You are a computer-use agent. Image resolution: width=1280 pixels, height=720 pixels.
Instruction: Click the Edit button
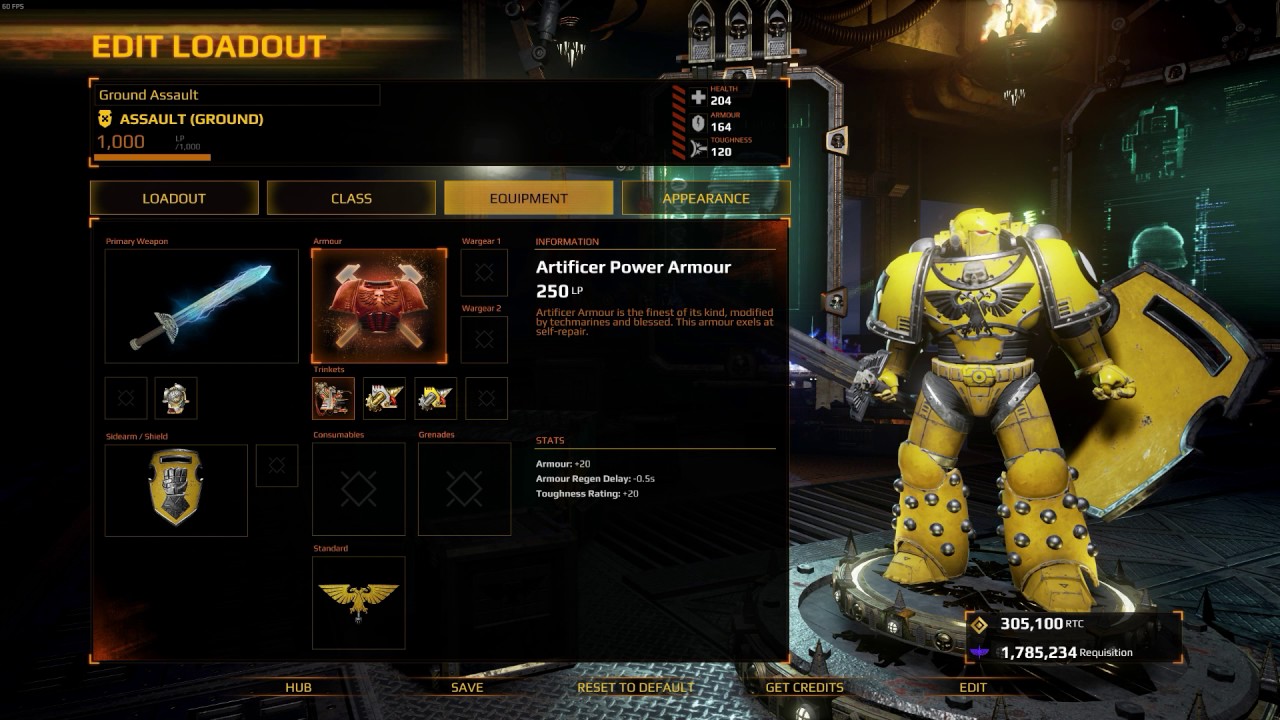973,687
